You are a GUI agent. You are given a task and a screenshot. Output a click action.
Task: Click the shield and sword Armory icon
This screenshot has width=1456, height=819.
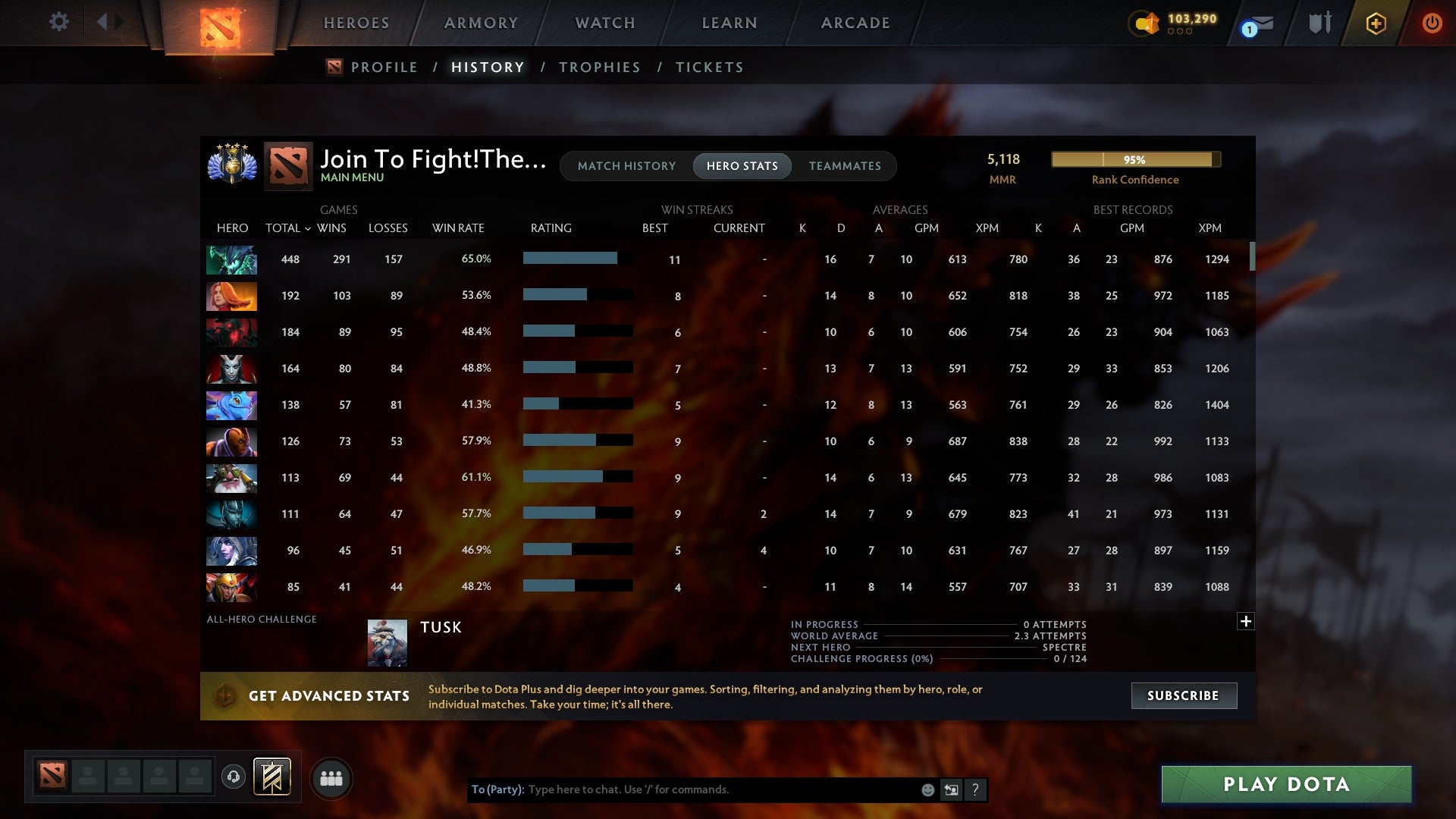tap(1319, 23)
